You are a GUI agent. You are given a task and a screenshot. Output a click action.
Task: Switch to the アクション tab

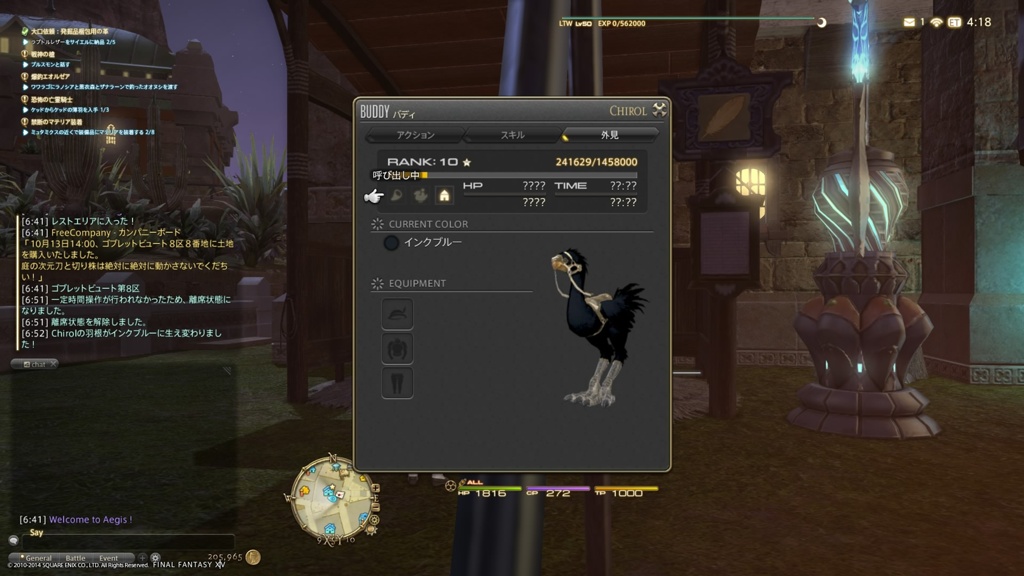click(416, 135)
